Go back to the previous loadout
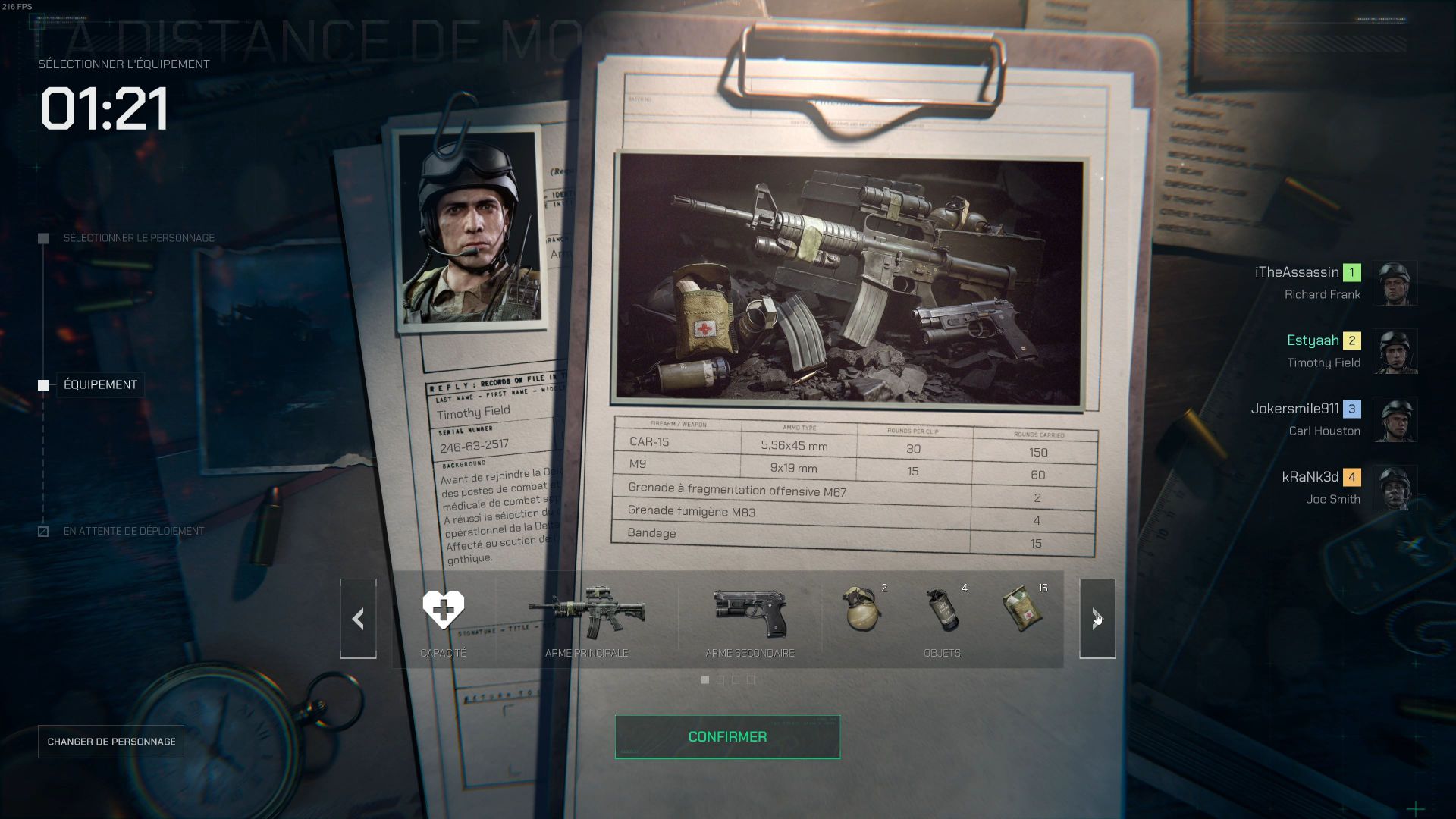1456x819 pixels. pos(358,619)
